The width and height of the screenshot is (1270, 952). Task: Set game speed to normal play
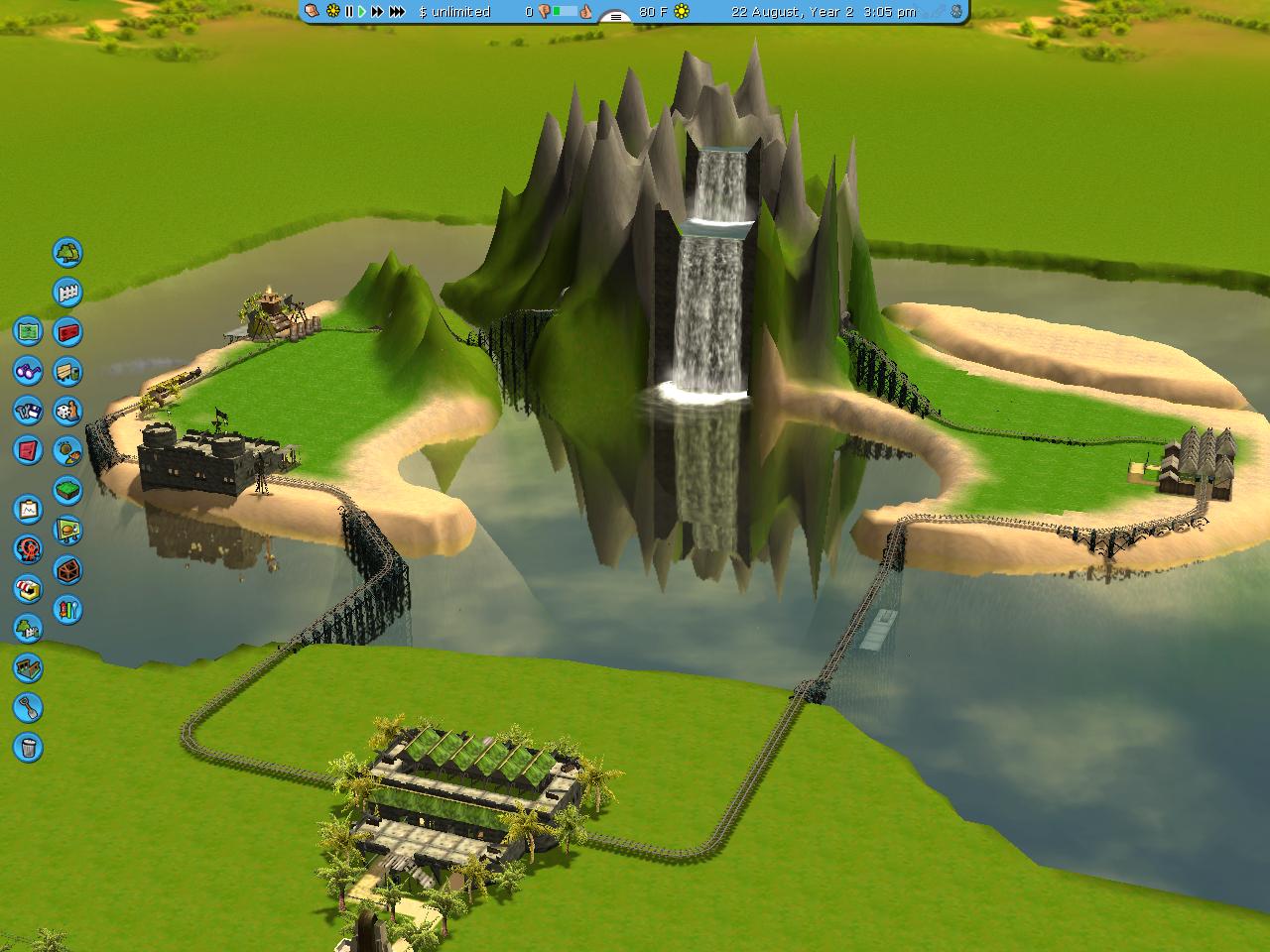[362, 12]
